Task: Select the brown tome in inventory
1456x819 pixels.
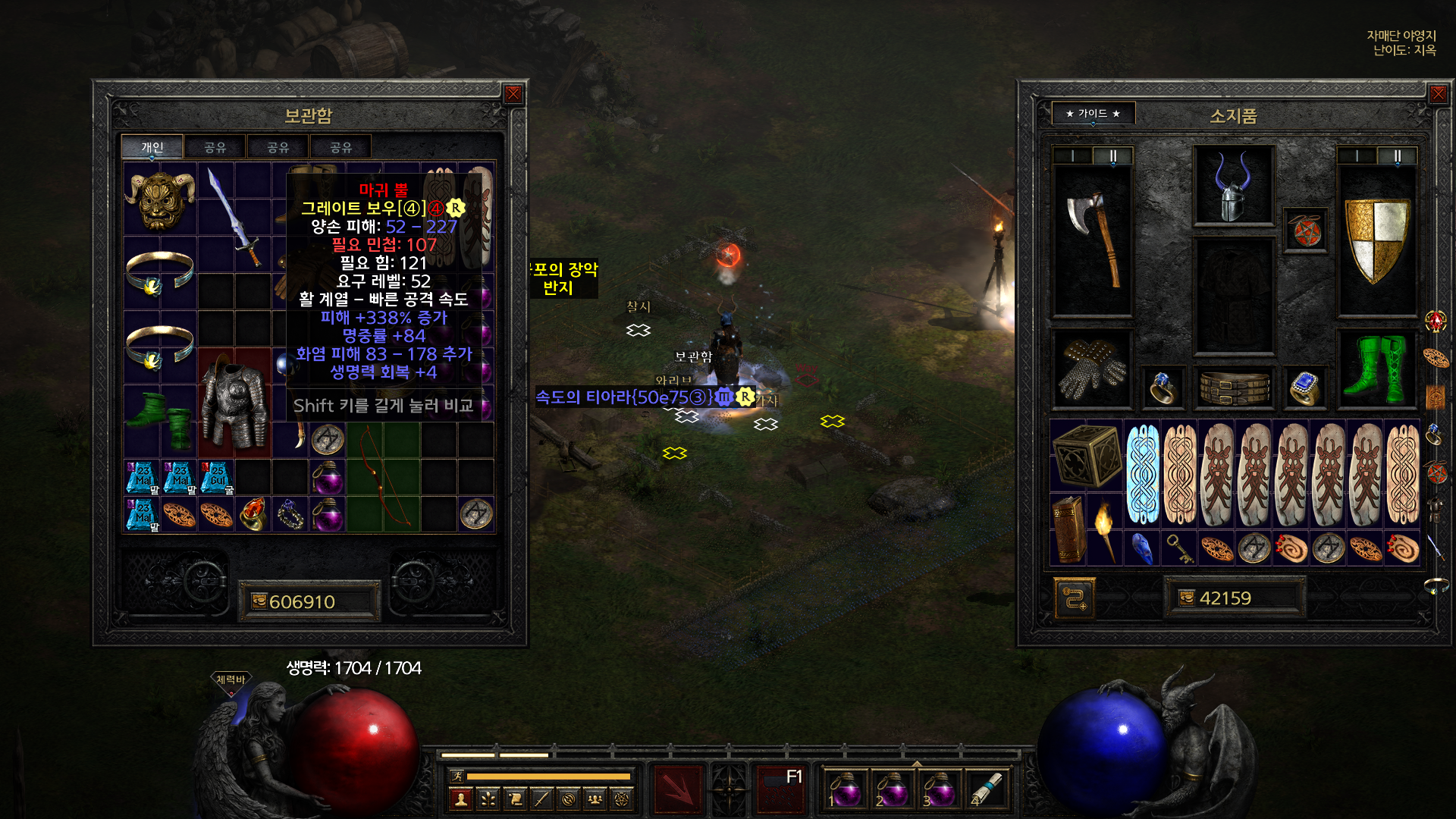Action: coord(1068,529)
